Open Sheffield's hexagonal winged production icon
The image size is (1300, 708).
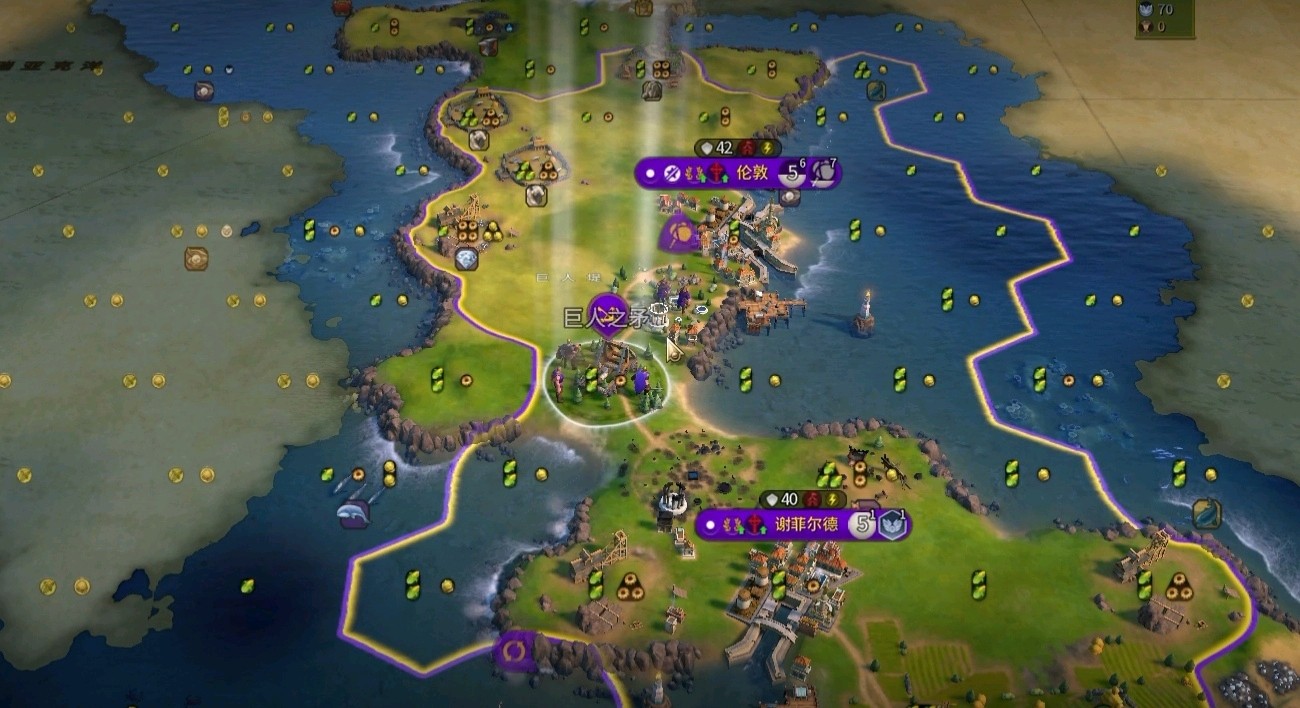click(x=892, y=525)
